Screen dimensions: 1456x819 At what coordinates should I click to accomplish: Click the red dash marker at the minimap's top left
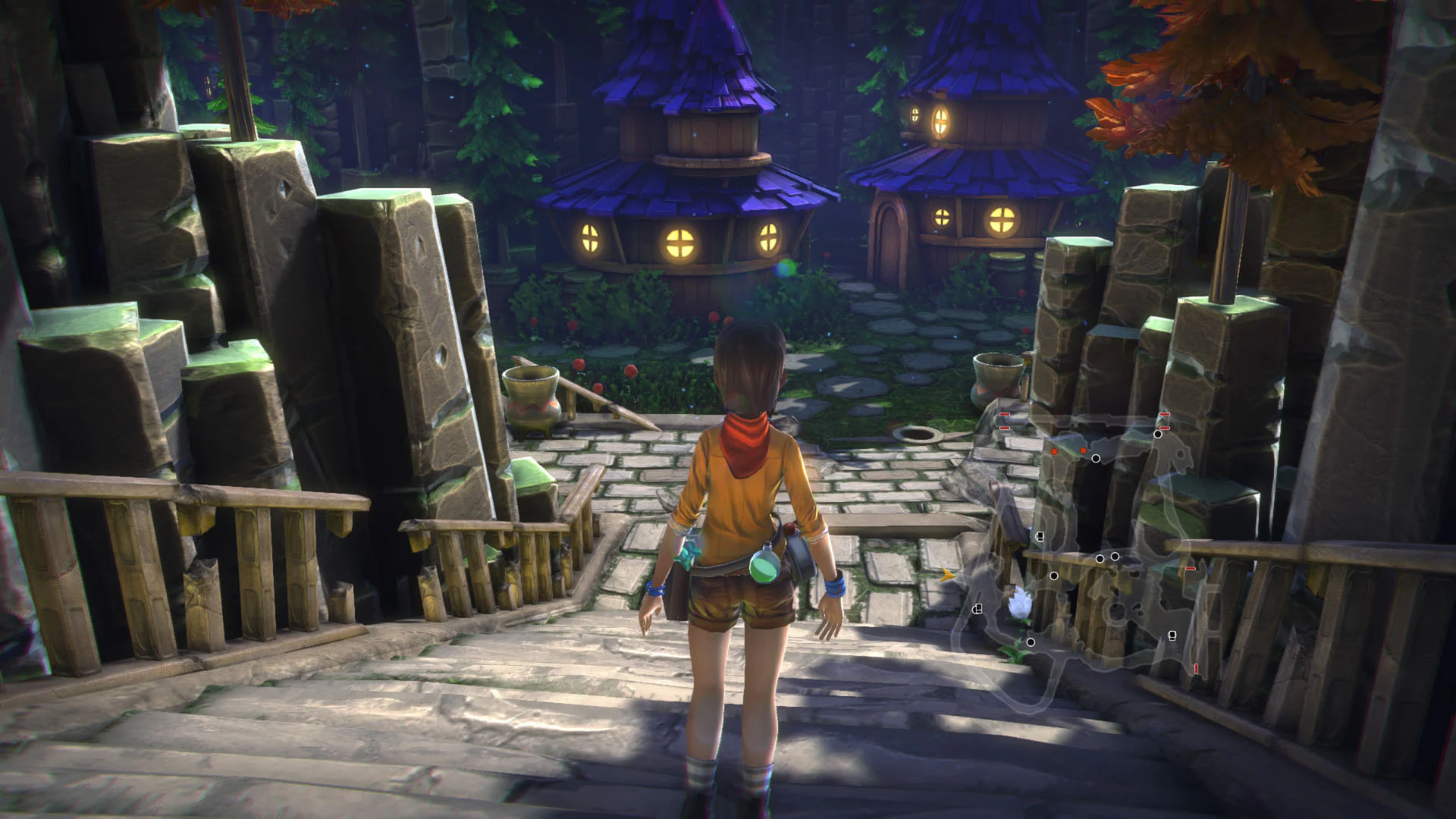[1004, 414]
